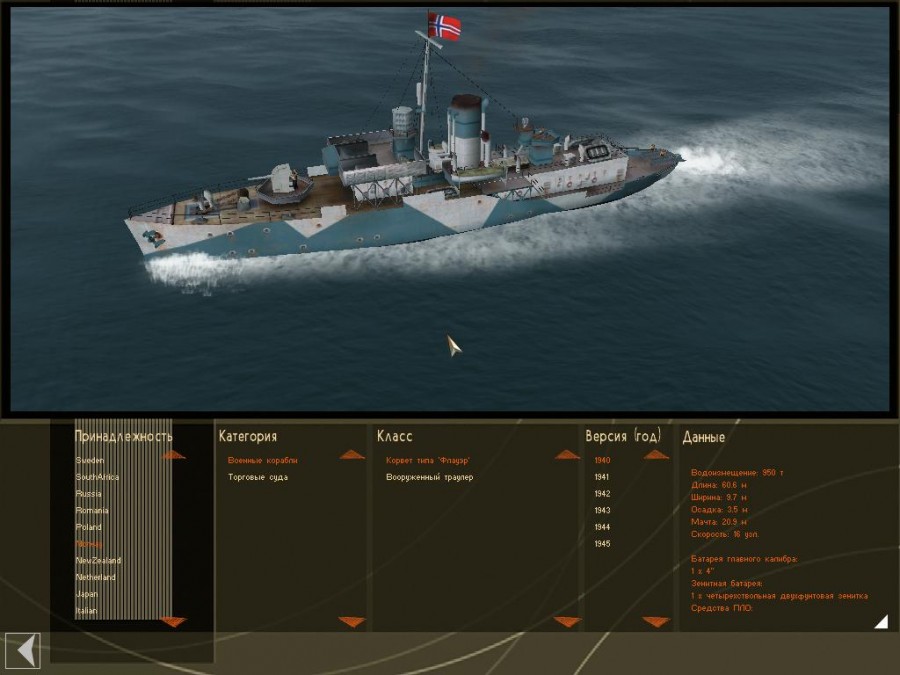Image resolution: width=900 pixels, height=675 pixels.
Task: Choose SouthAfrica as the nation
Action: click(x=97, y=477)
